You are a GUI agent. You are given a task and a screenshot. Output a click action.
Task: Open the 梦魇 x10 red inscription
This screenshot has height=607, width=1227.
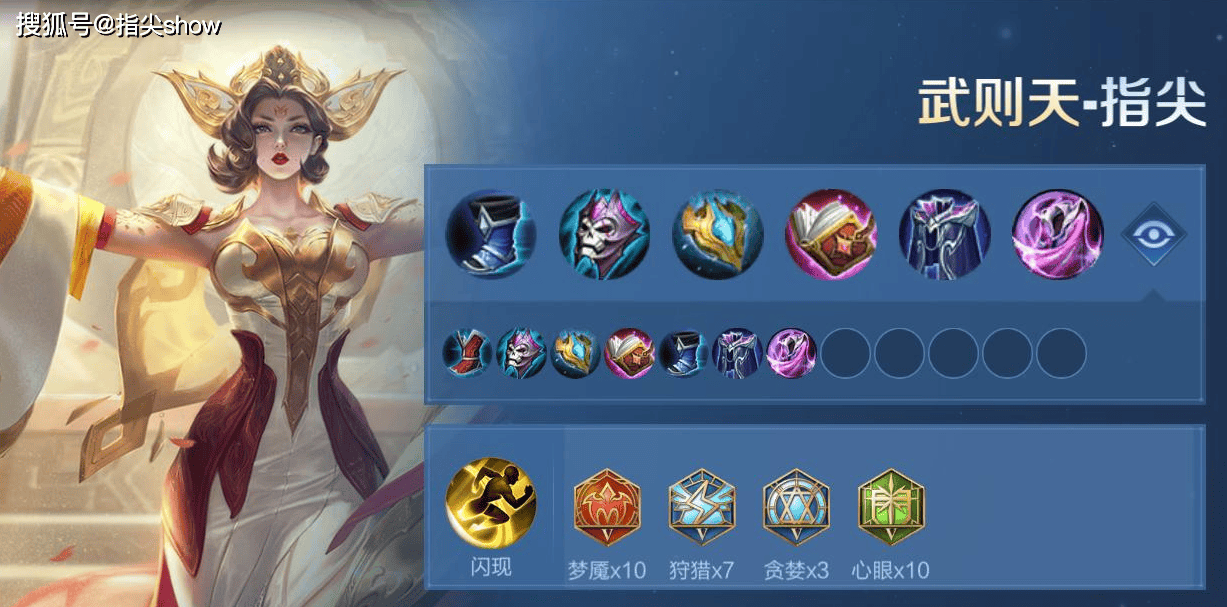pyautogui.click(x=607, y=507)
